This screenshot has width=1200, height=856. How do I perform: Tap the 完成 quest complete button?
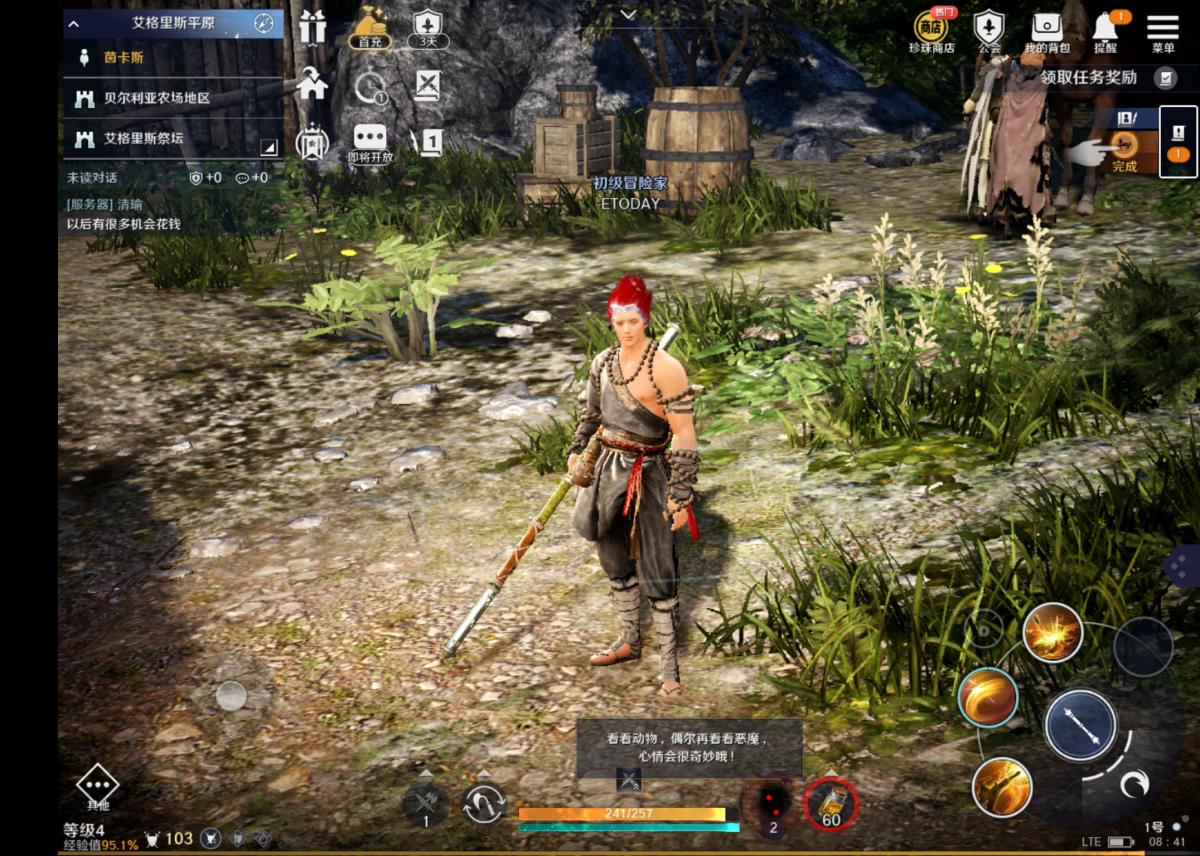point(1125,150)
